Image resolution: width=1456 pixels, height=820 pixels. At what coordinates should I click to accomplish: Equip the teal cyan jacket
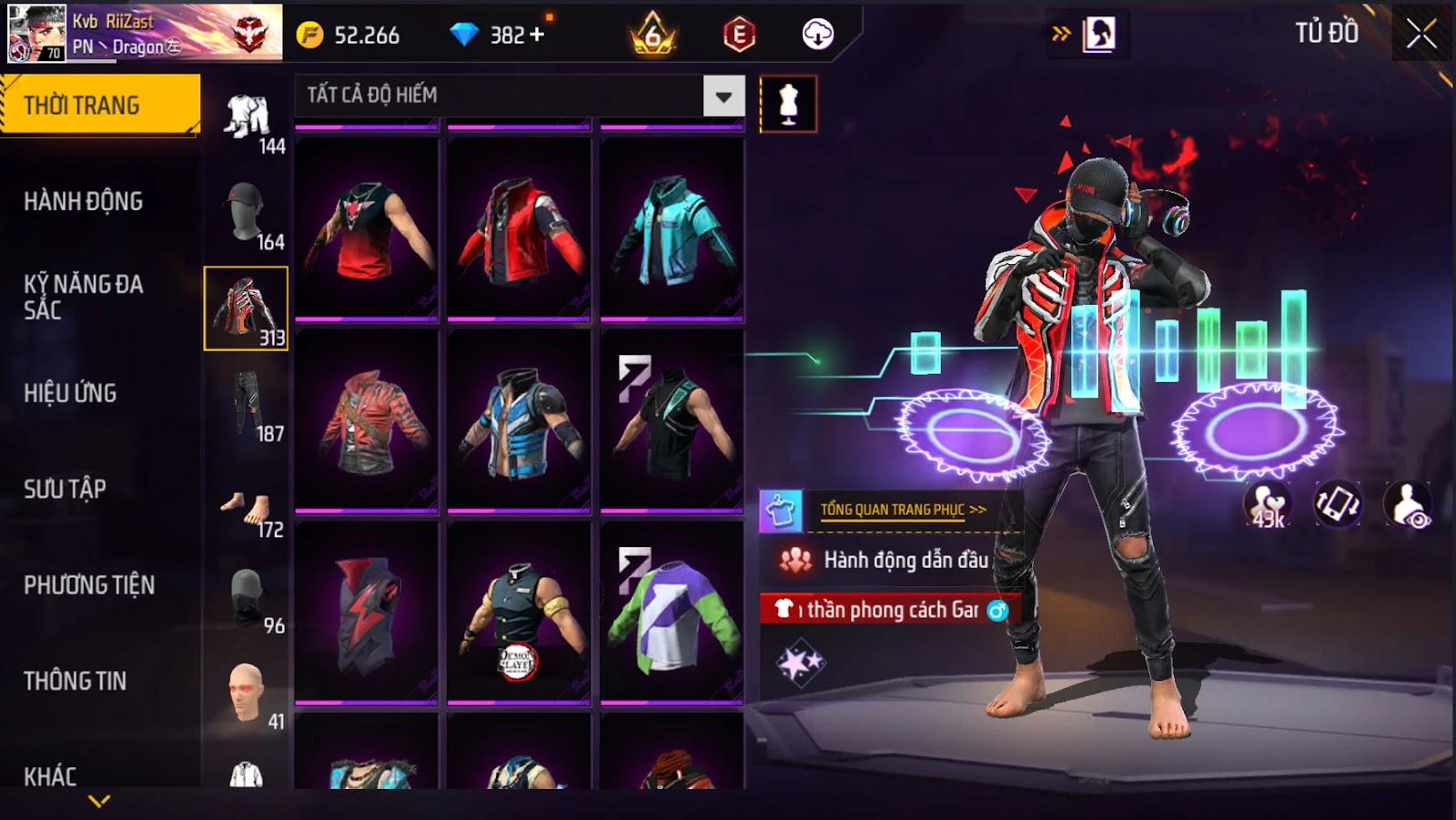coord(672,228)
